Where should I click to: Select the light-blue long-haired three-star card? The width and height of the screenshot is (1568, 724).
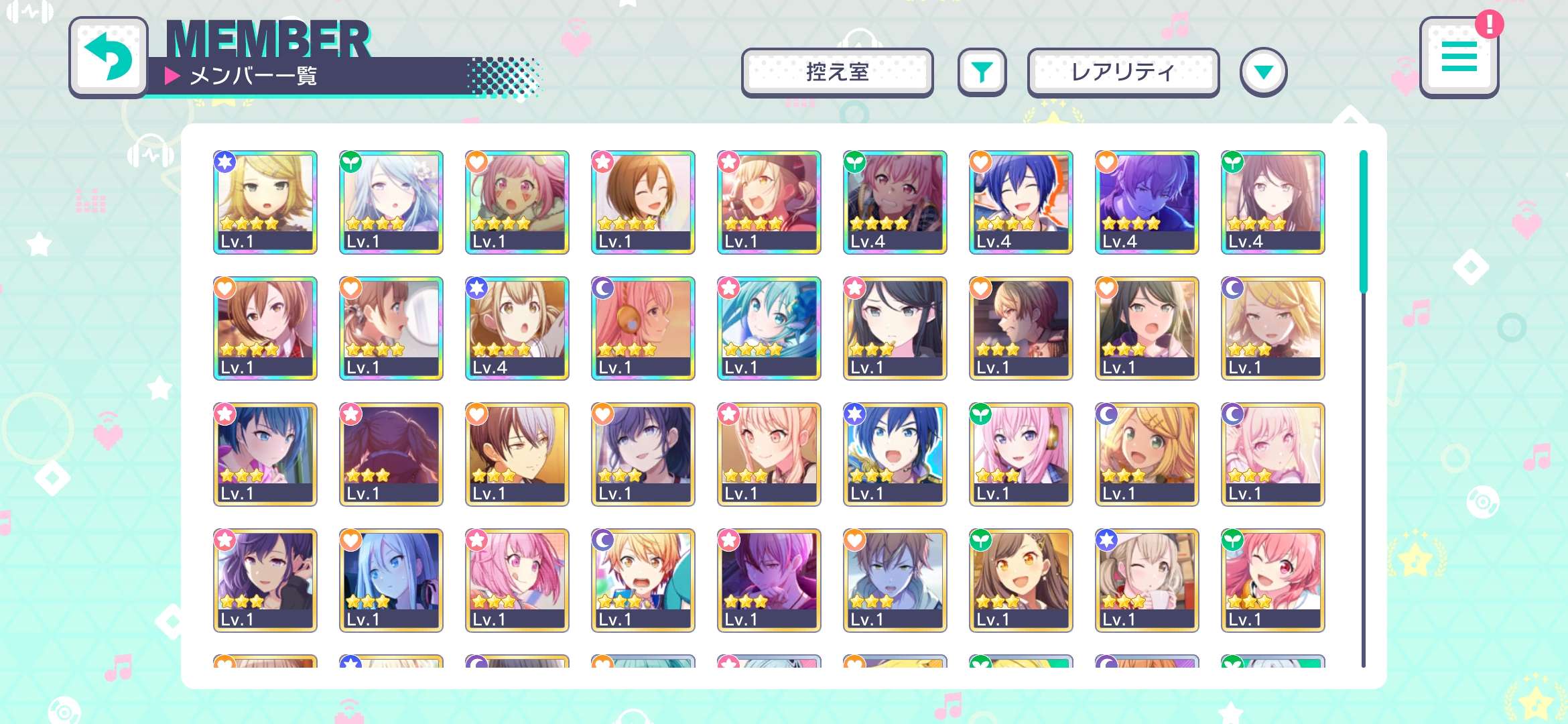coord(391,580)
